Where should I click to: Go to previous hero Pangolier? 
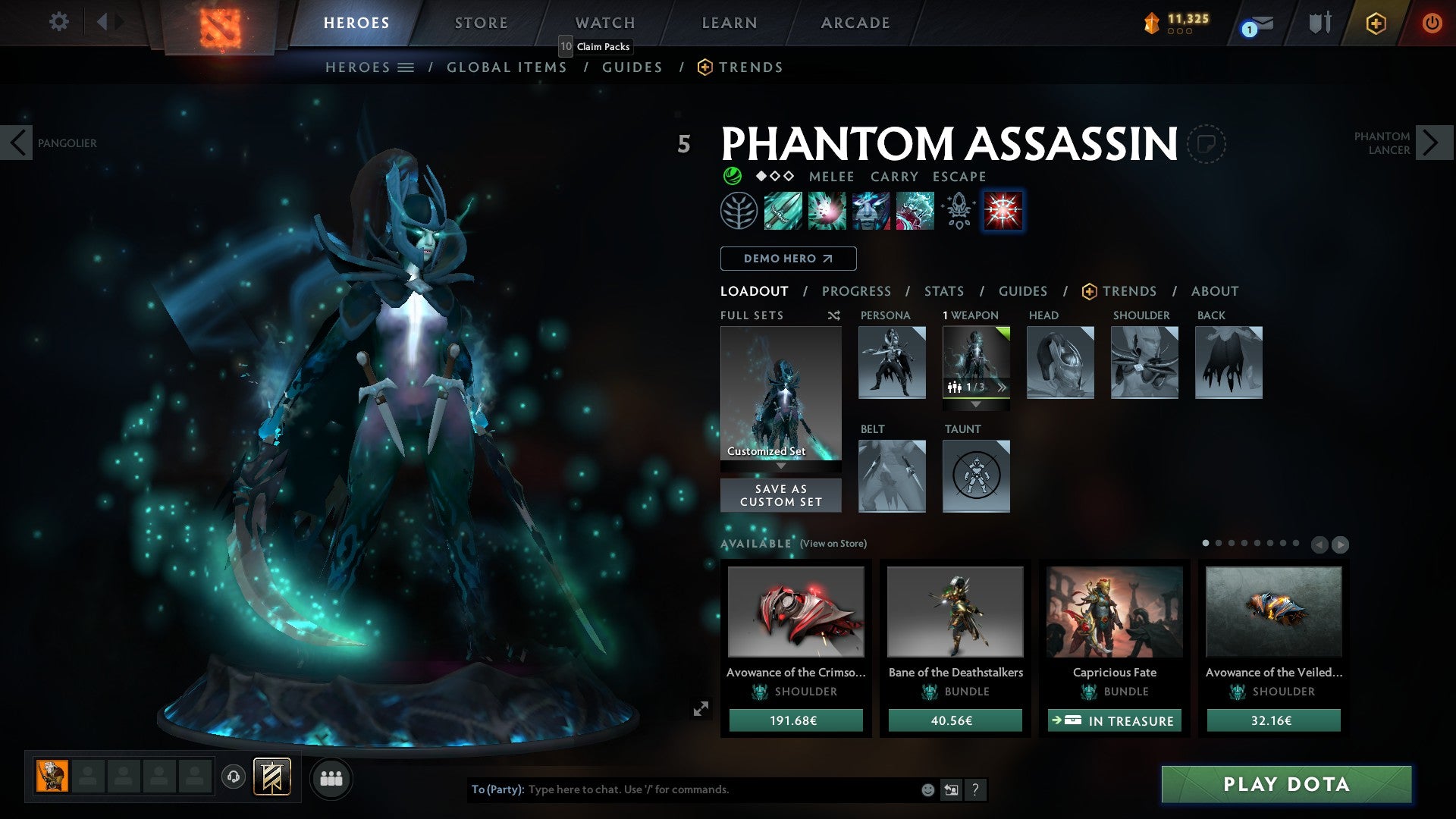point(17,143)
